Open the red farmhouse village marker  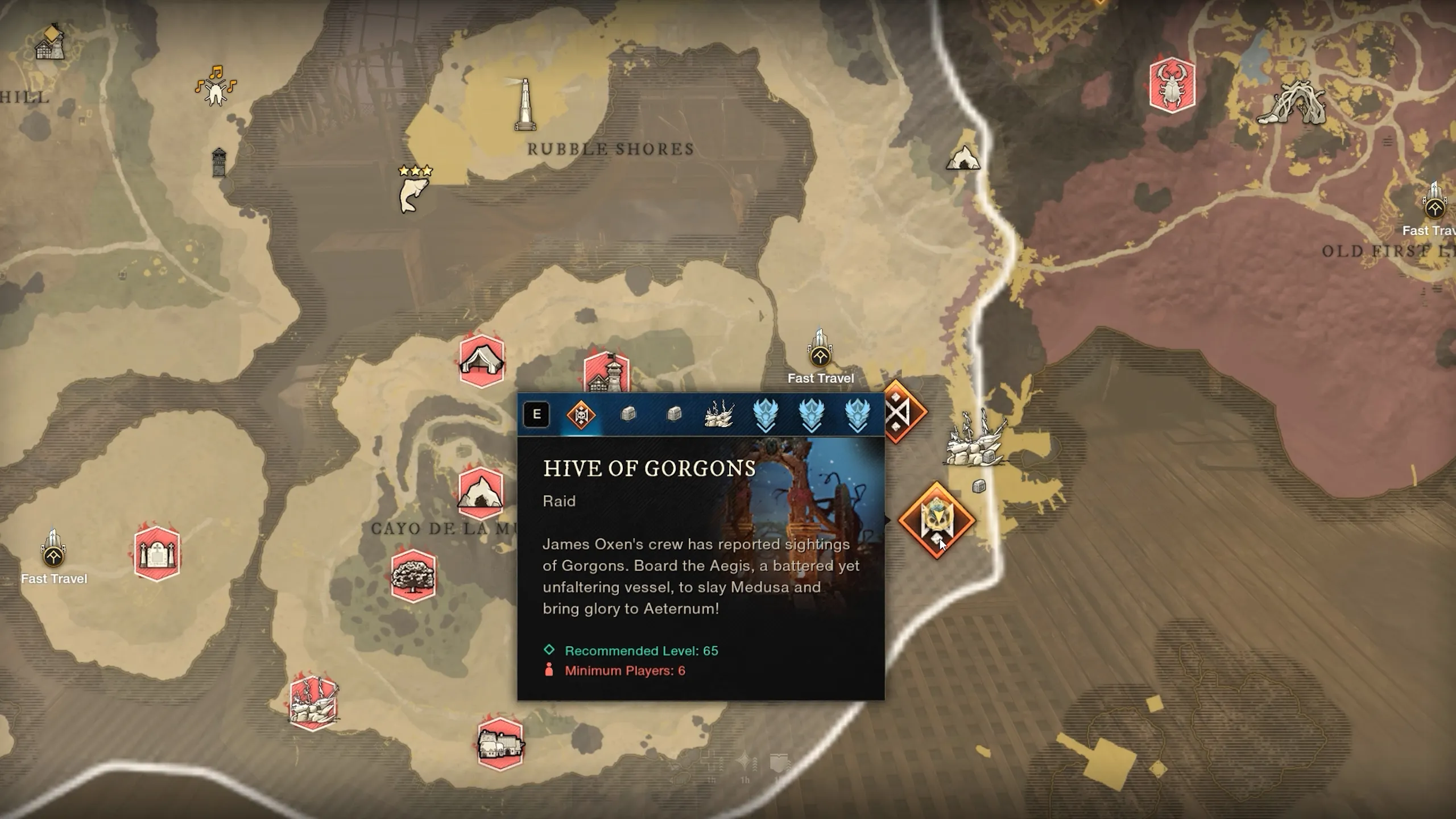pos(500,743)
